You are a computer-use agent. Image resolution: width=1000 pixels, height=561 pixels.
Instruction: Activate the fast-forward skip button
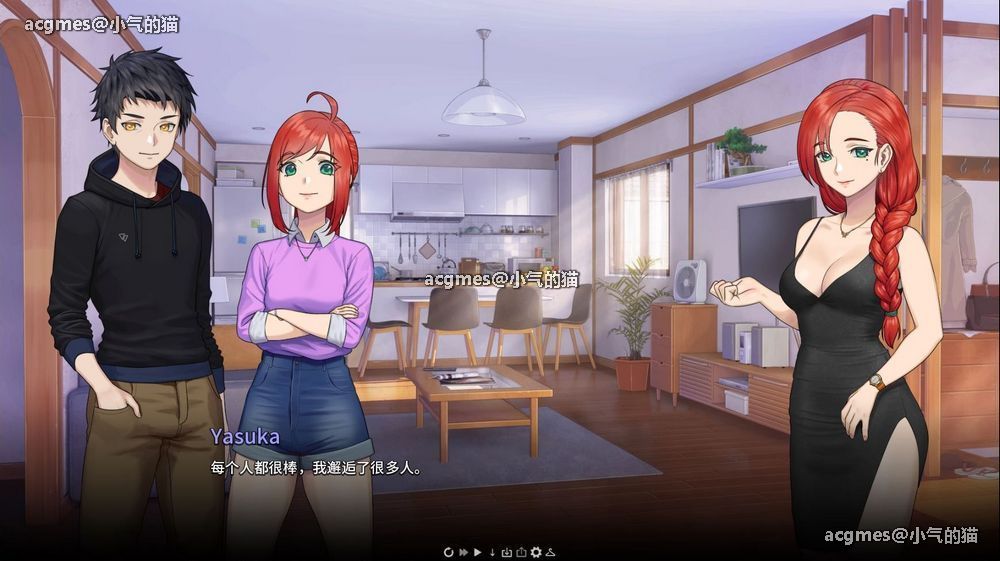(x=463, y=551)
